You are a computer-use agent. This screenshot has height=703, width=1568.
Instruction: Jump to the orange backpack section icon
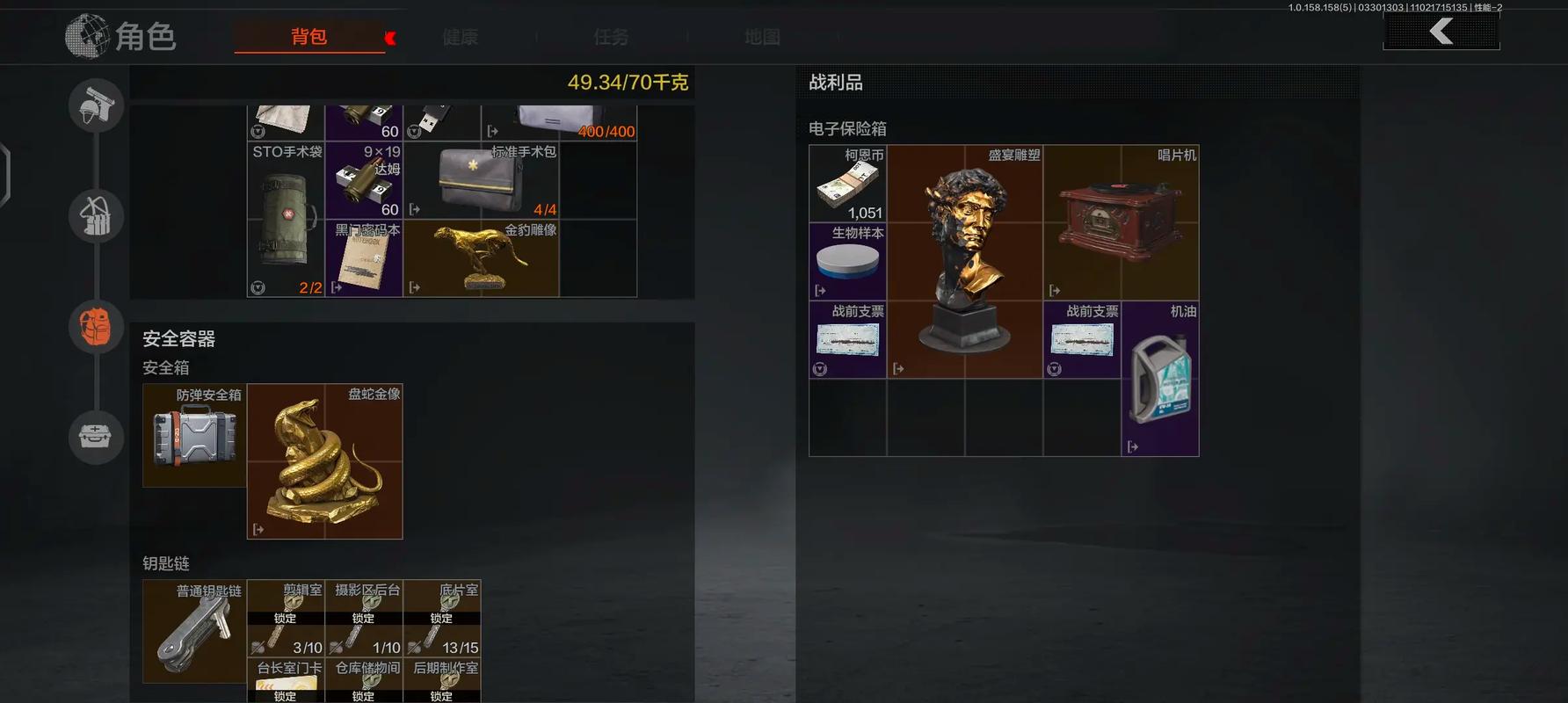pyautogui.click(x=96, y=327)
